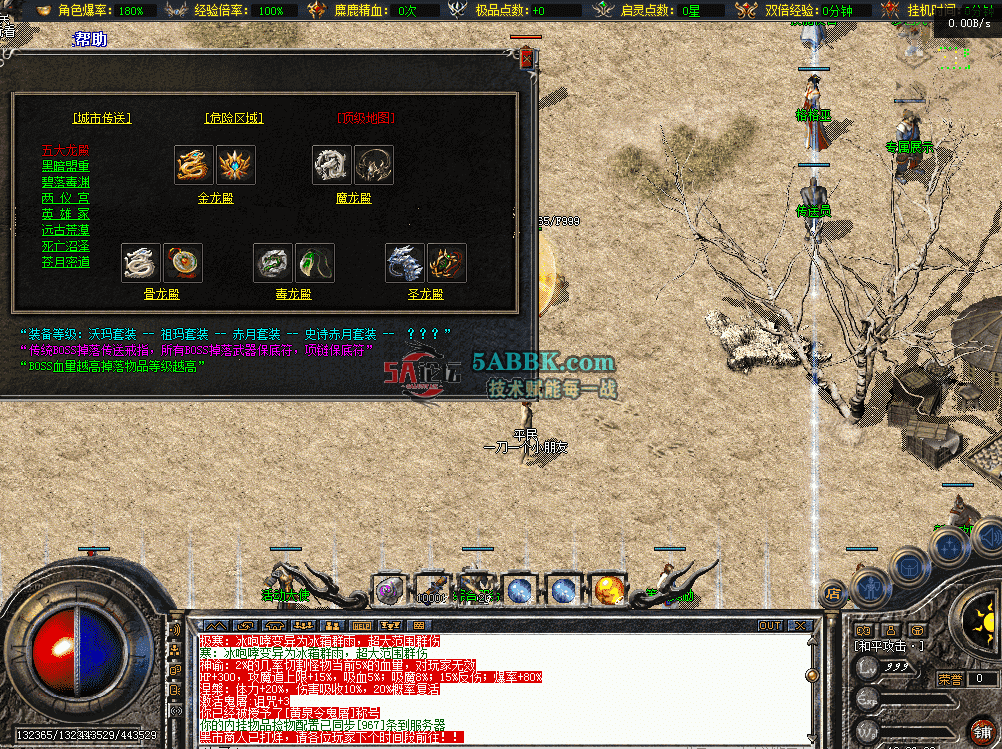Switch to the 危险区域 danger zone tab
The image size is (1002, 749).
click(x=233, y=118)
